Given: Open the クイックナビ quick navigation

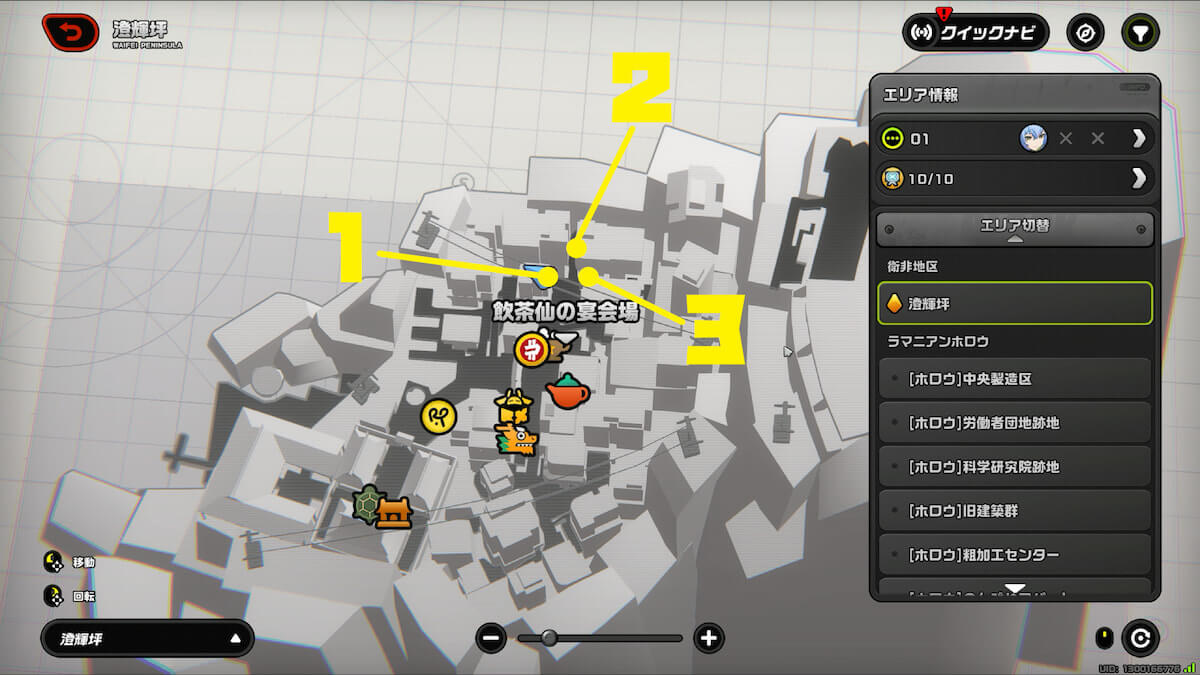Looking at the screenshot, I should (x=975, y=32).
